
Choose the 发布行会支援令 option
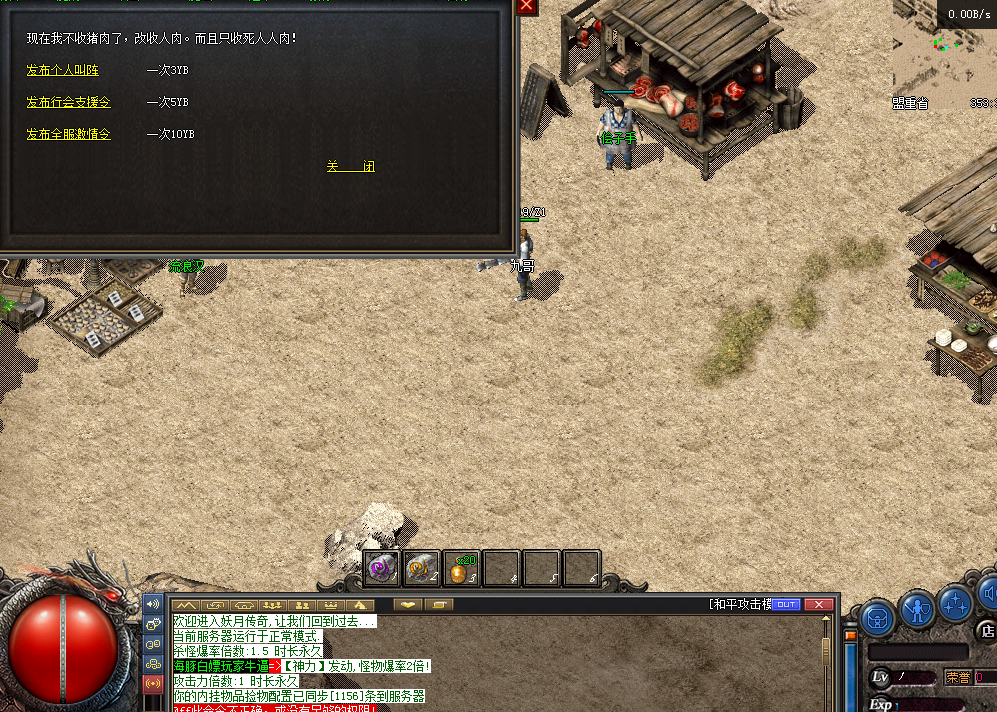68,102
